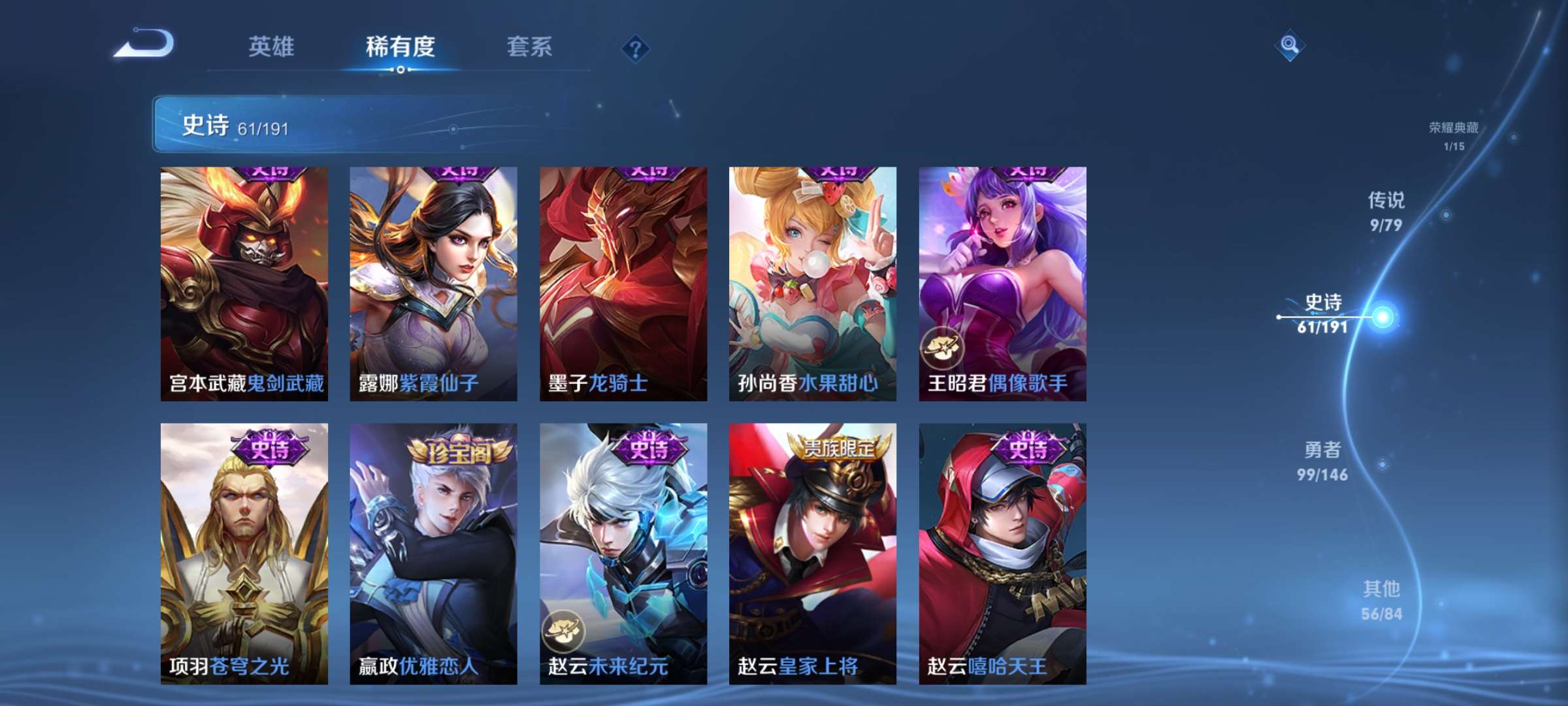Switch to the 套系 tab
This screenshot has width=1568, height=706.
[x=530, y=47]
